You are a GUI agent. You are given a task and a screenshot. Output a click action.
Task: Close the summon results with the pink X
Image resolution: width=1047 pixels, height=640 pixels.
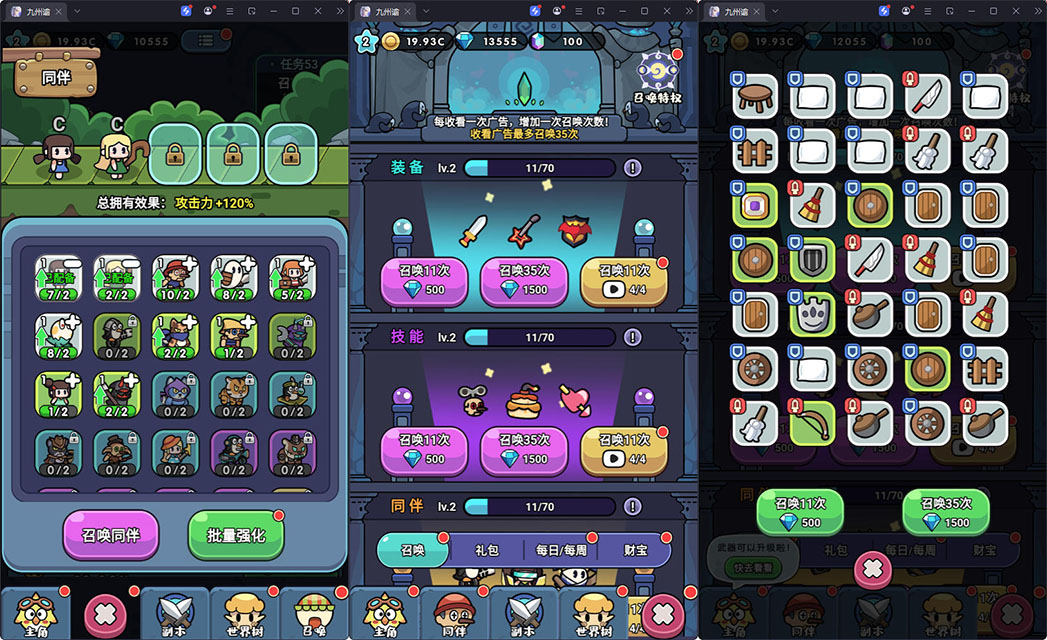[873, 570]
